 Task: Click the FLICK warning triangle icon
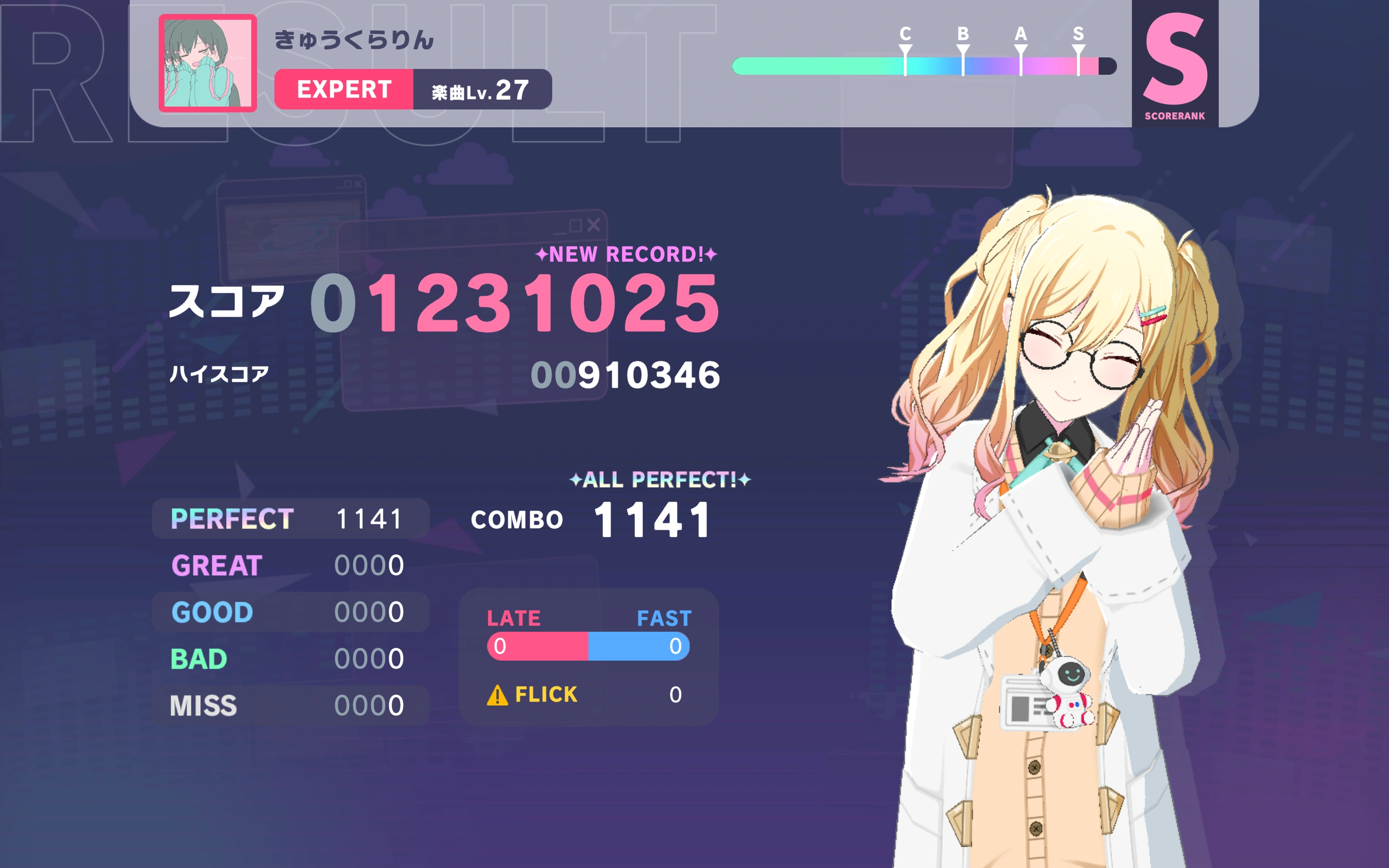click(497, 695)
